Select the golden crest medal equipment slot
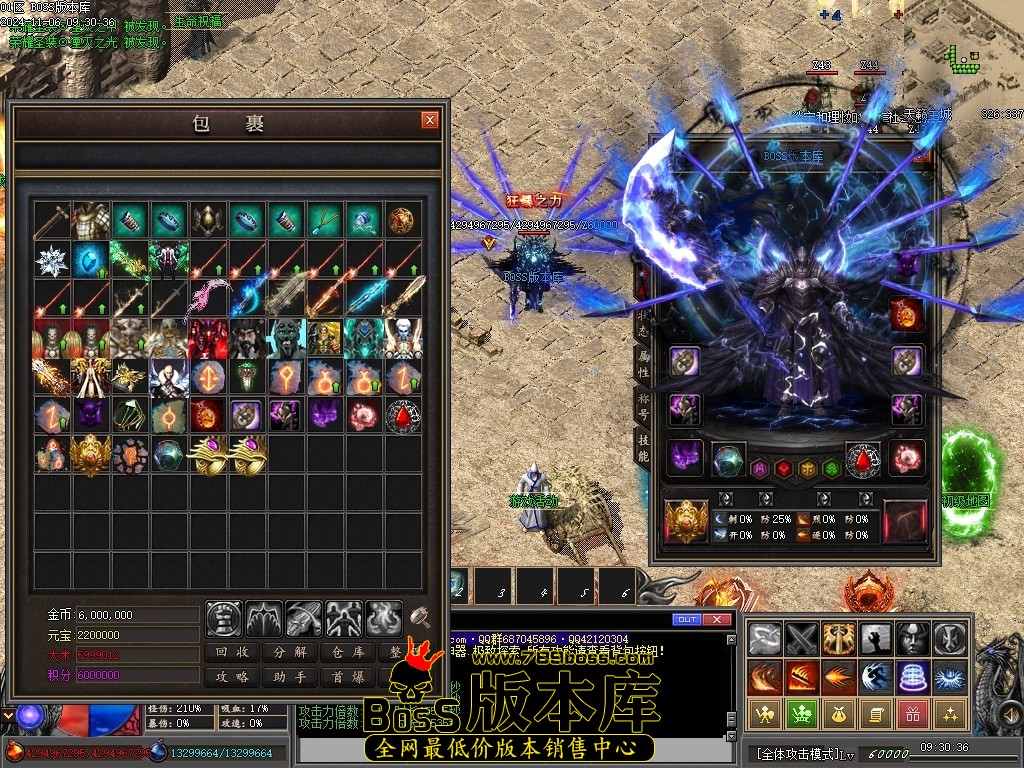The height and width of the screenshot is (768, 1024). 686,521
